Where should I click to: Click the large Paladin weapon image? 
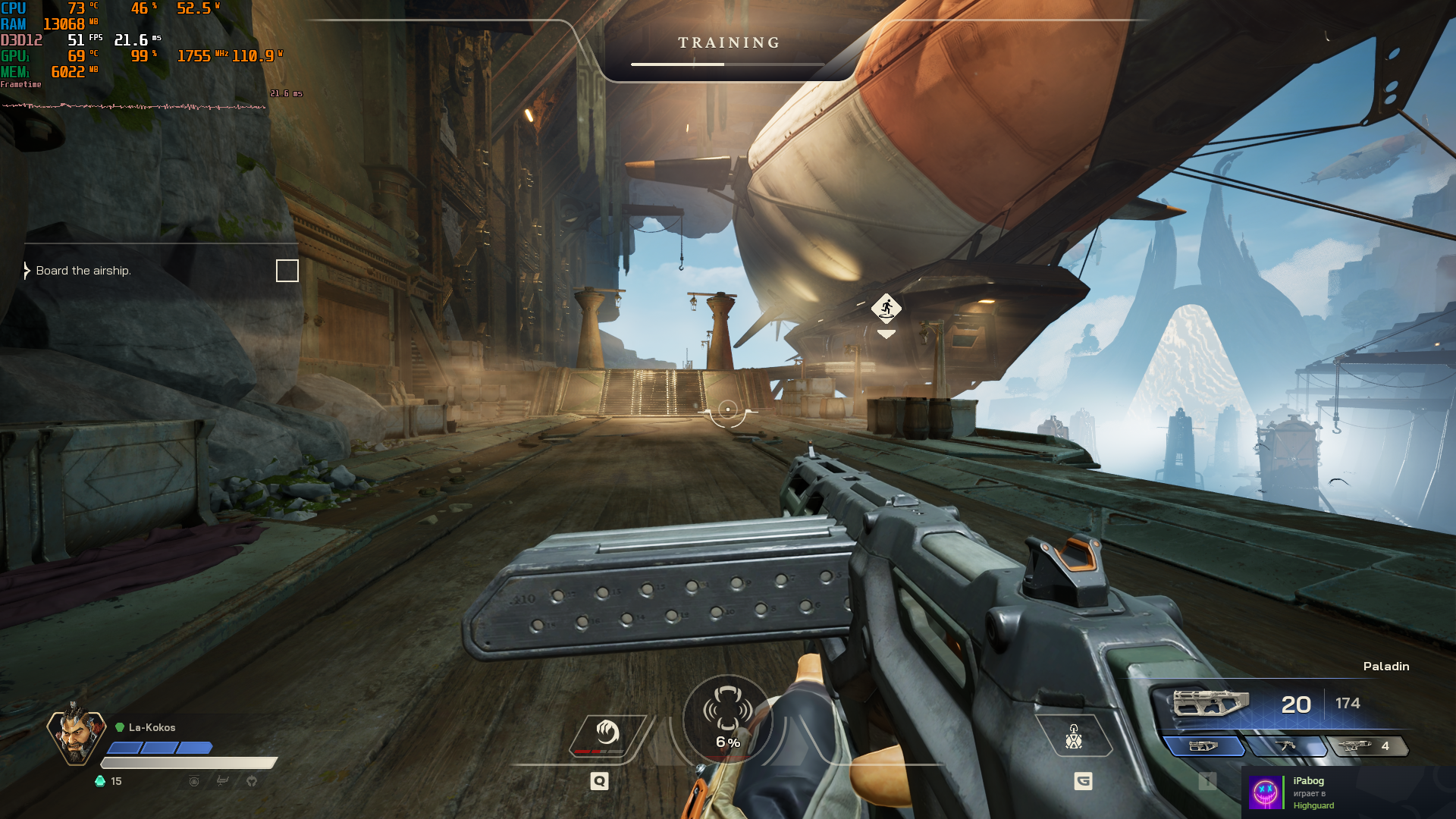pyautogui.click(x=1210, y=703)
